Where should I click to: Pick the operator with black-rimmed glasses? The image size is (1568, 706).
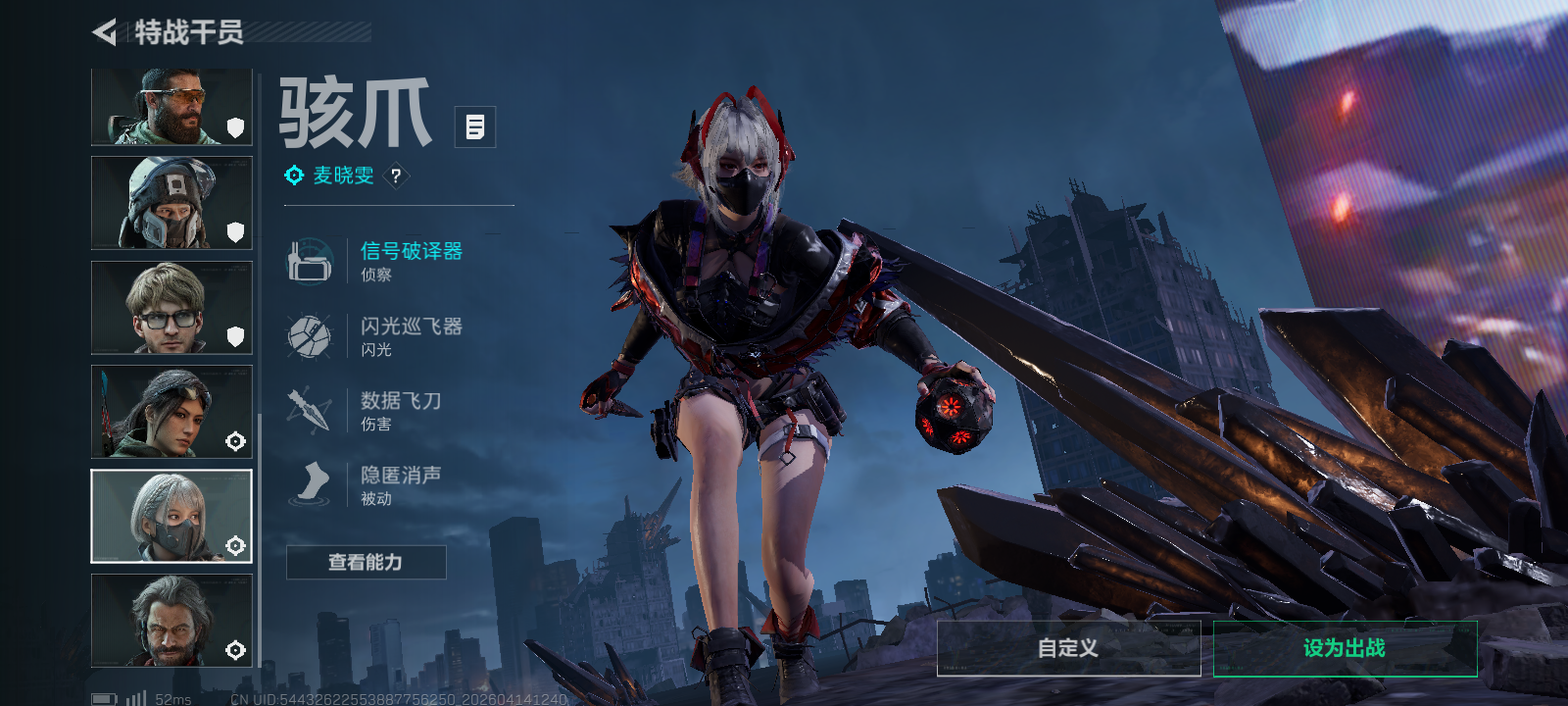point(171,308)
